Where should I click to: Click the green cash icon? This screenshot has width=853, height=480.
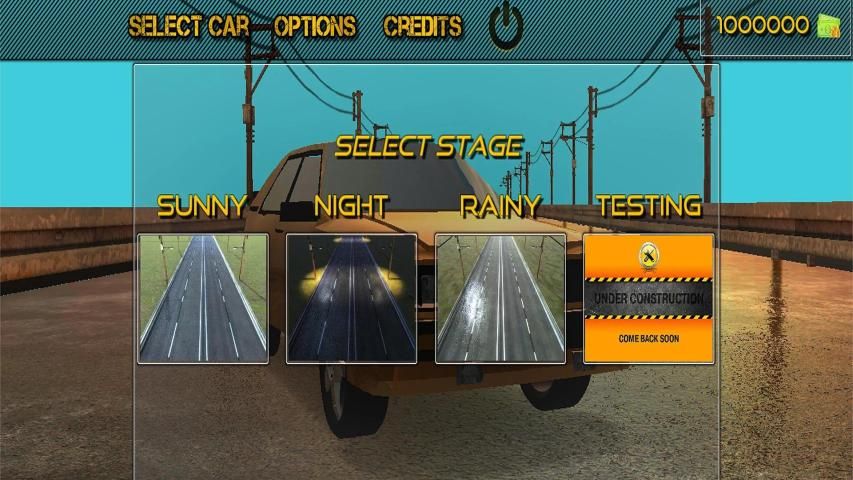[829, 26]
